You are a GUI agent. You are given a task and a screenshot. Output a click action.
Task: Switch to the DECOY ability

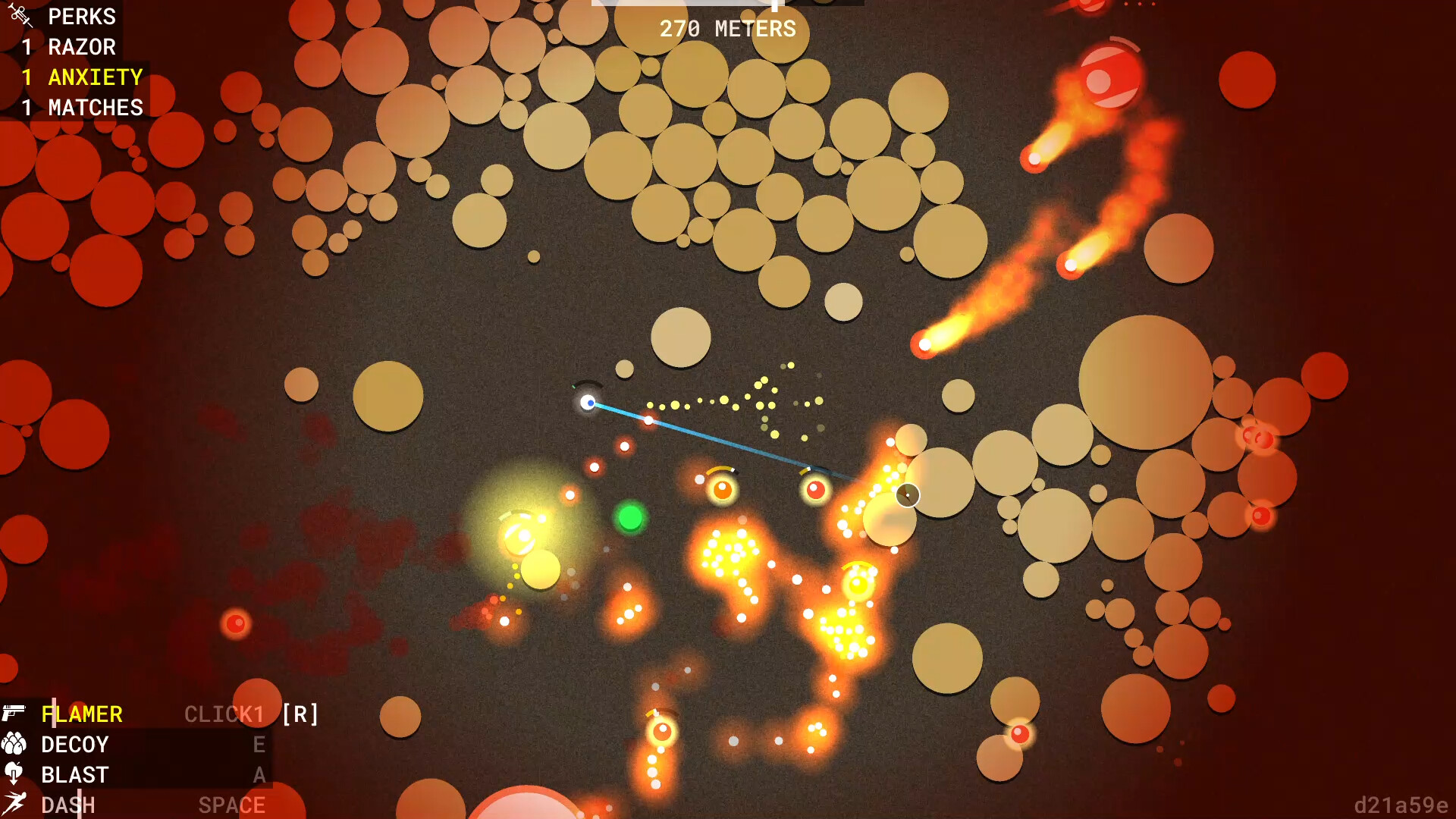coord(74,744)
